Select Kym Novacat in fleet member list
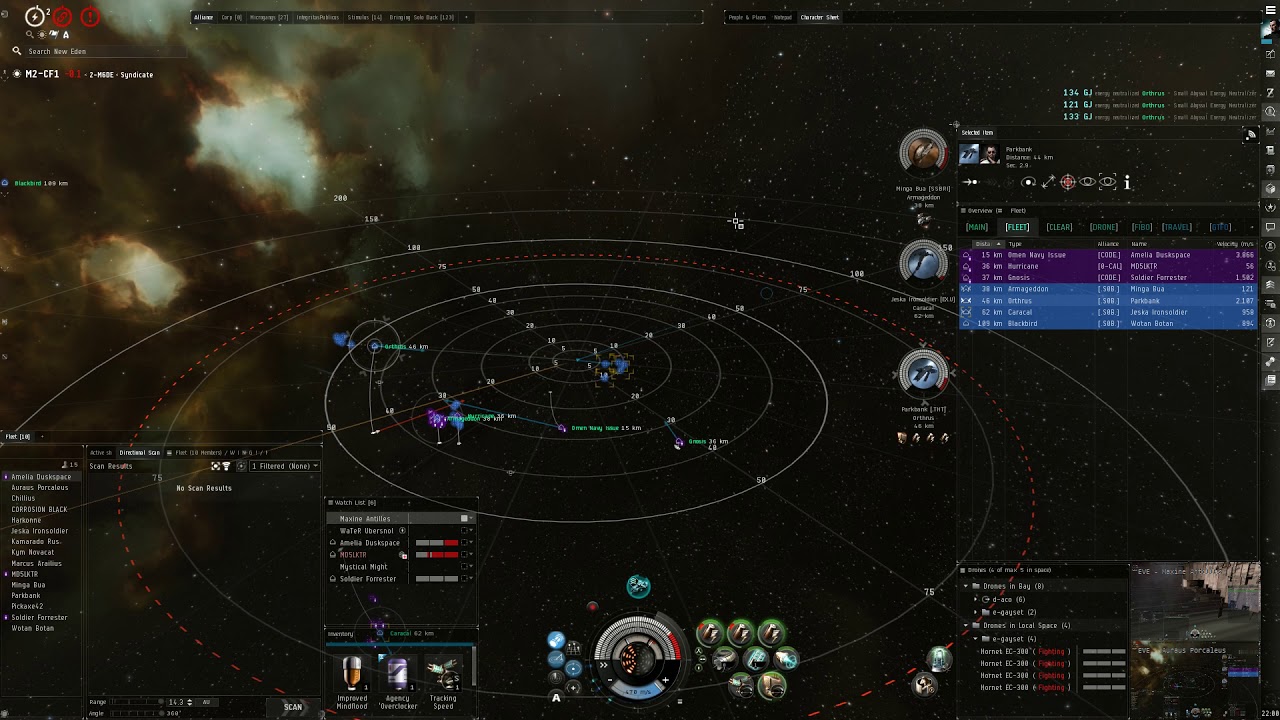1280x720 pixels. 32,552
